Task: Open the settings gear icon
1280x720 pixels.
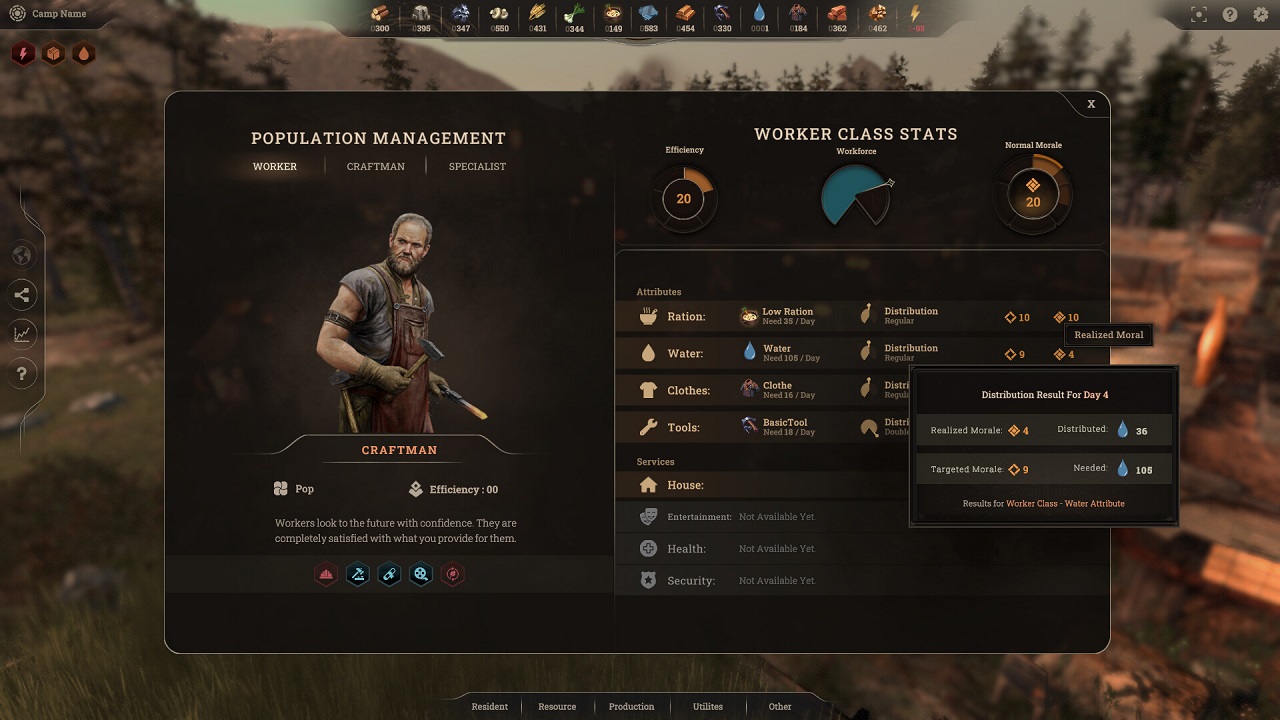Action: (1260, 15)
